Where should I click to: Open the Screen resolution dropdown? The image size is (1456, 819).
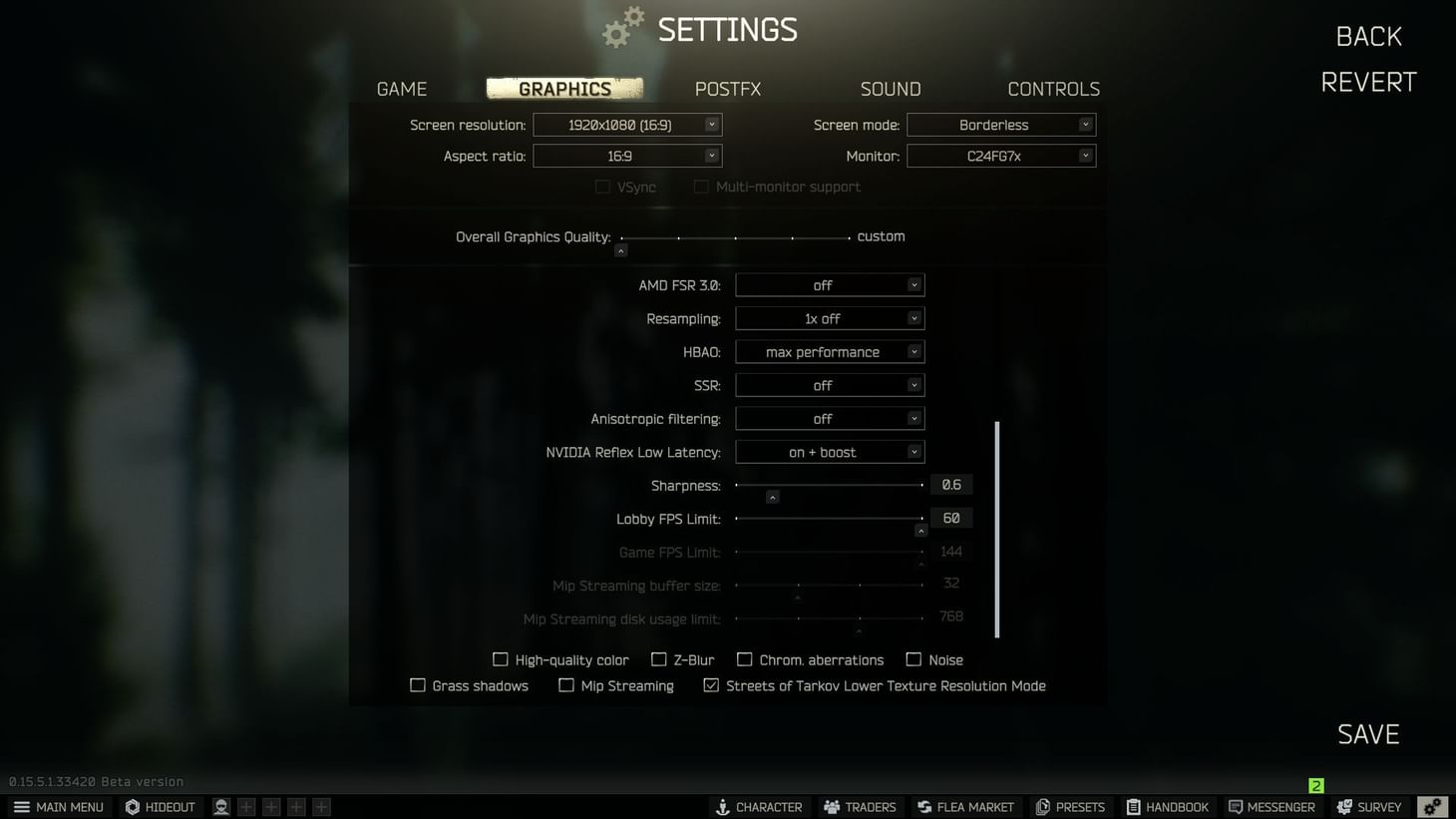coord(627,124)
